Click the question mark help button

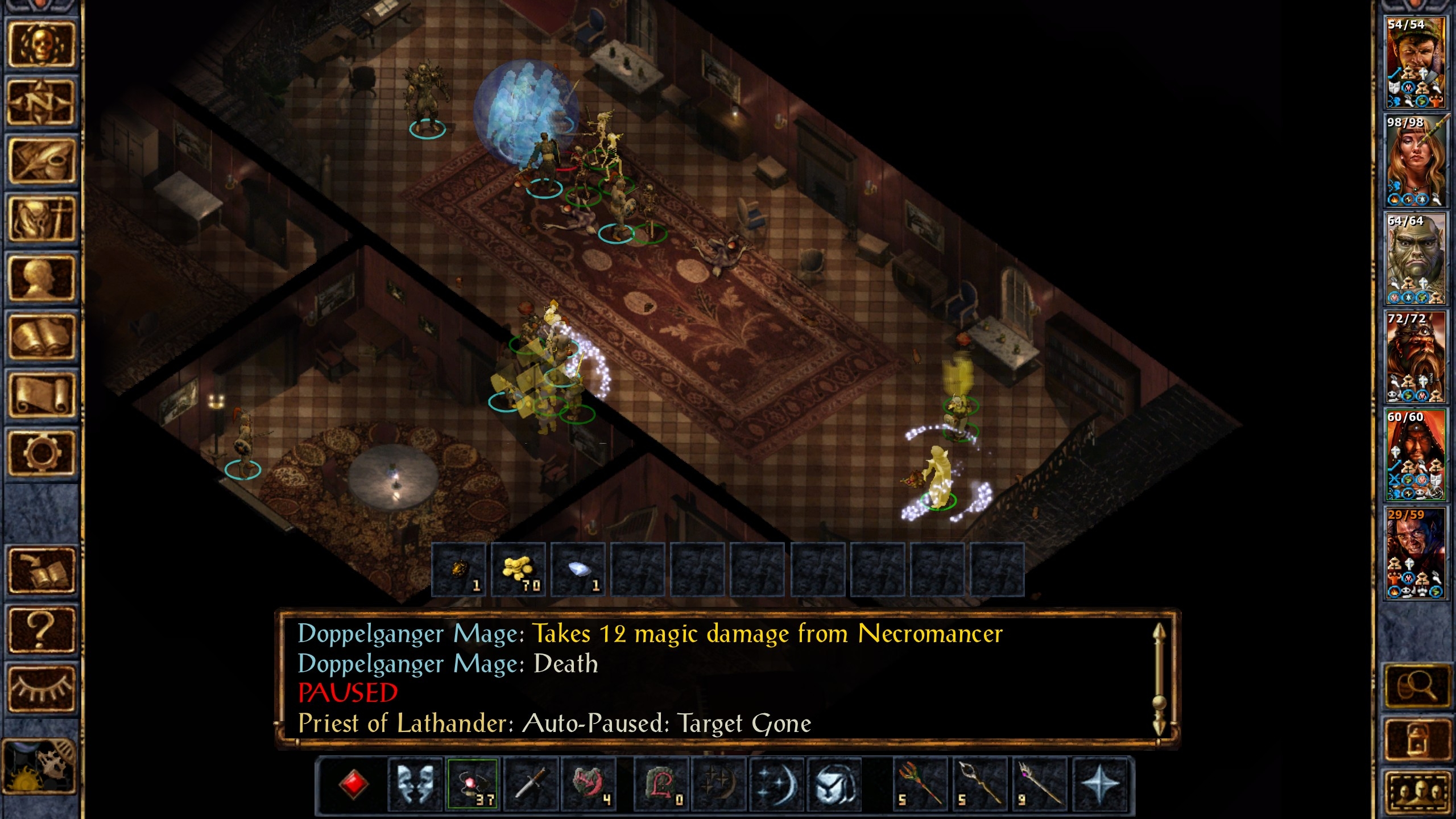point(41,629)
